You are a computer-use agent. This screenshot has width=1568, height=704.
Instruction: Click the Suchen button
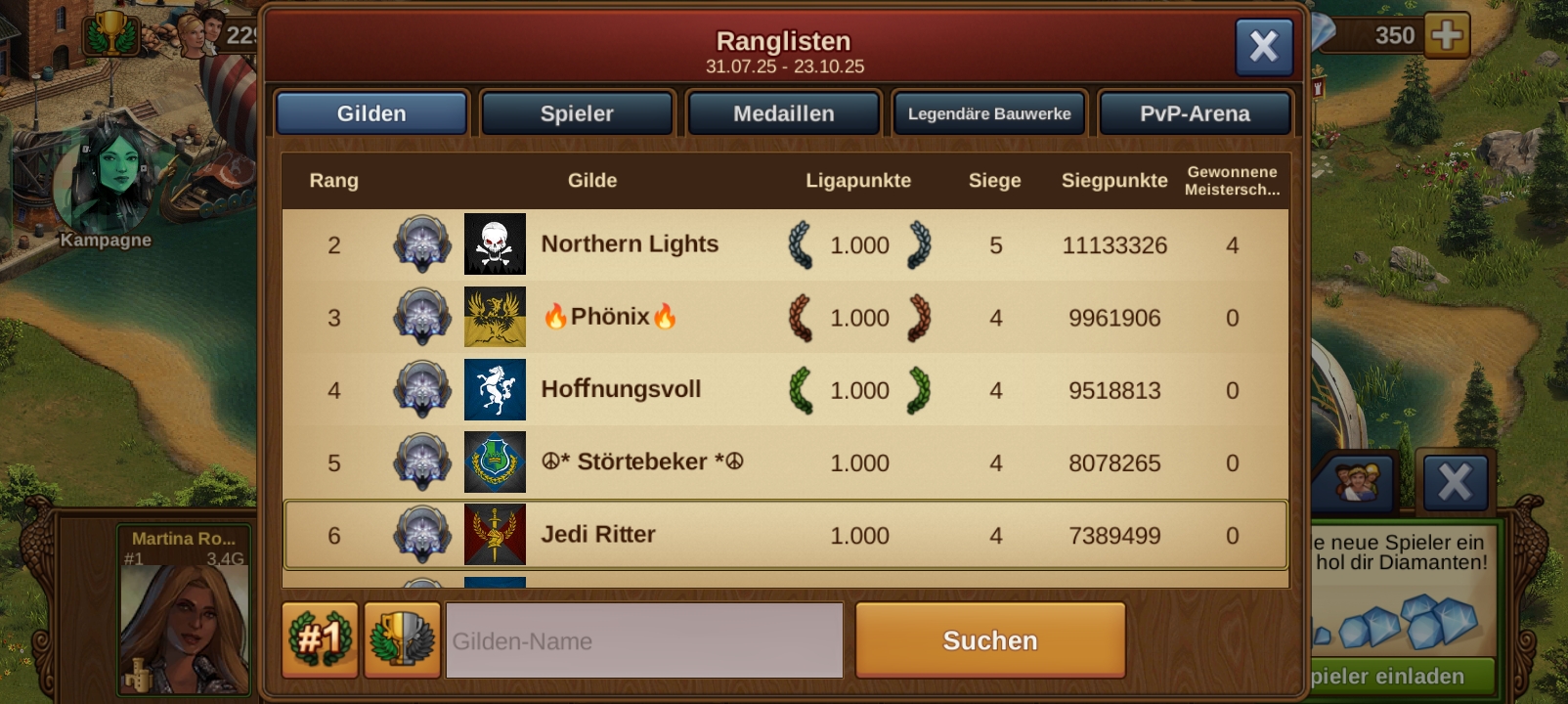tap(989, 640)
